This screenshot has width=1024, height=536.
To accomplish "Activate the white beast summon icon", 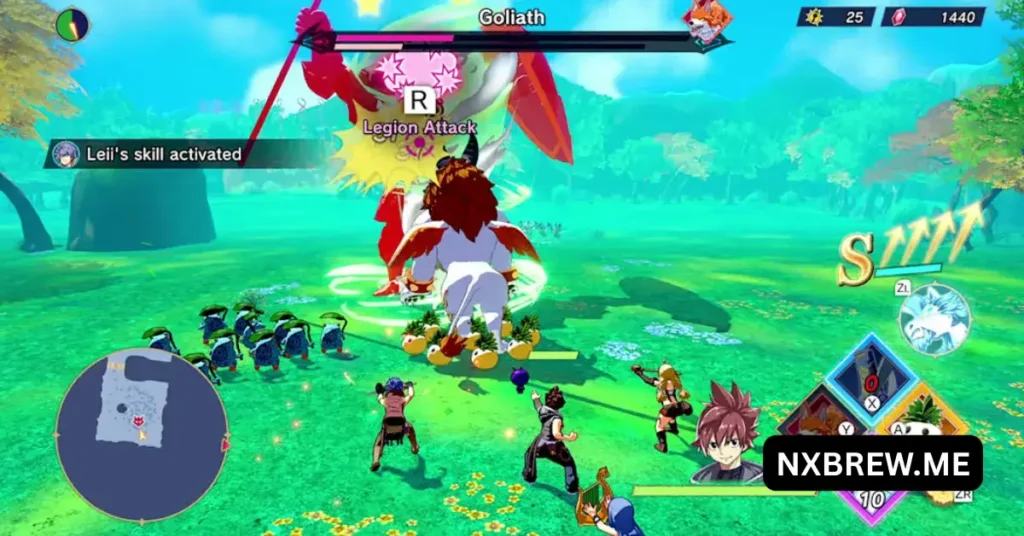I will click(934, 319).
